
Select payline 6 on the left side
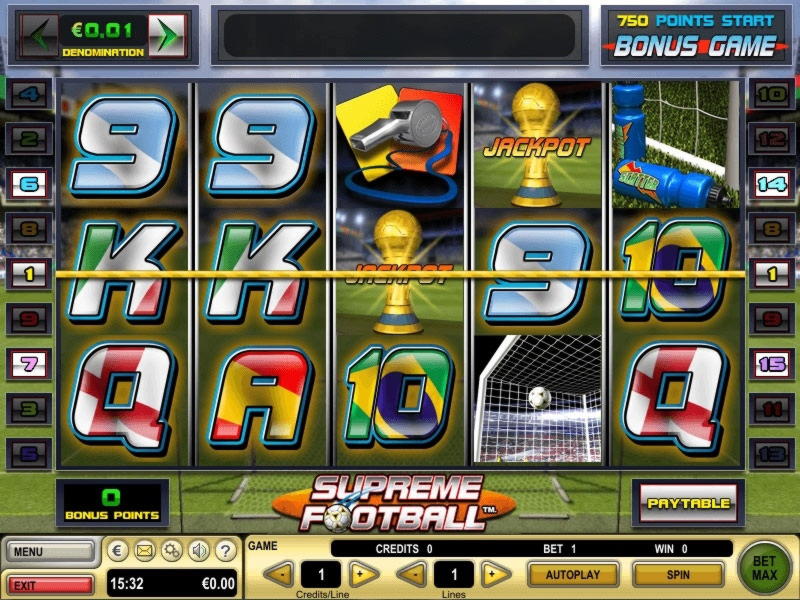coord(28,183)
